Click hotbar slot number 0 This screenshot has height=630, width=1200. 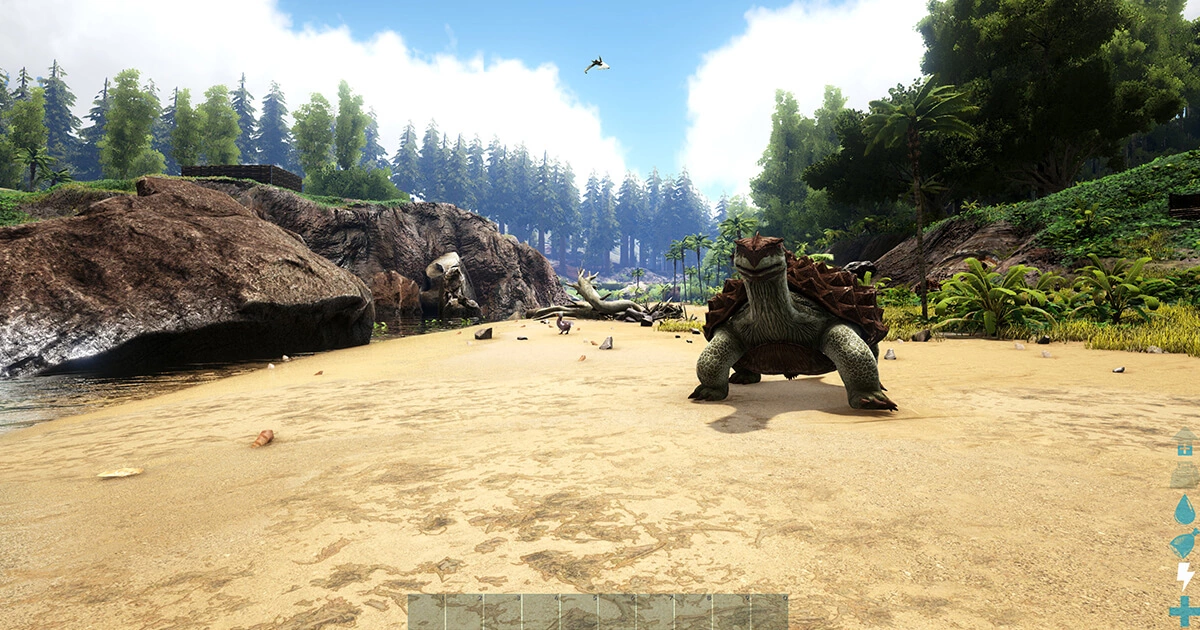(x=769, y=612)
